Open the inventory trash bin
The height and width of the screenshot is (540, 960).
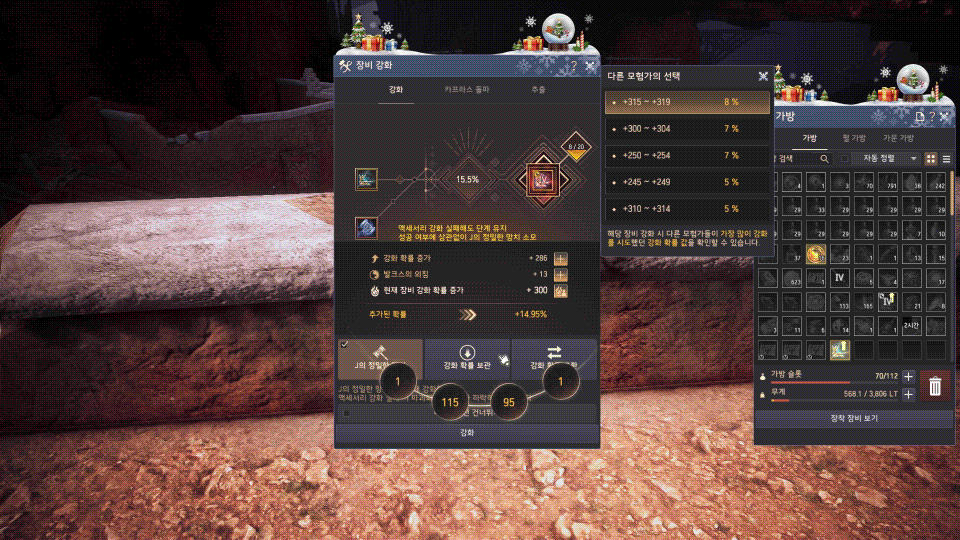935,386
